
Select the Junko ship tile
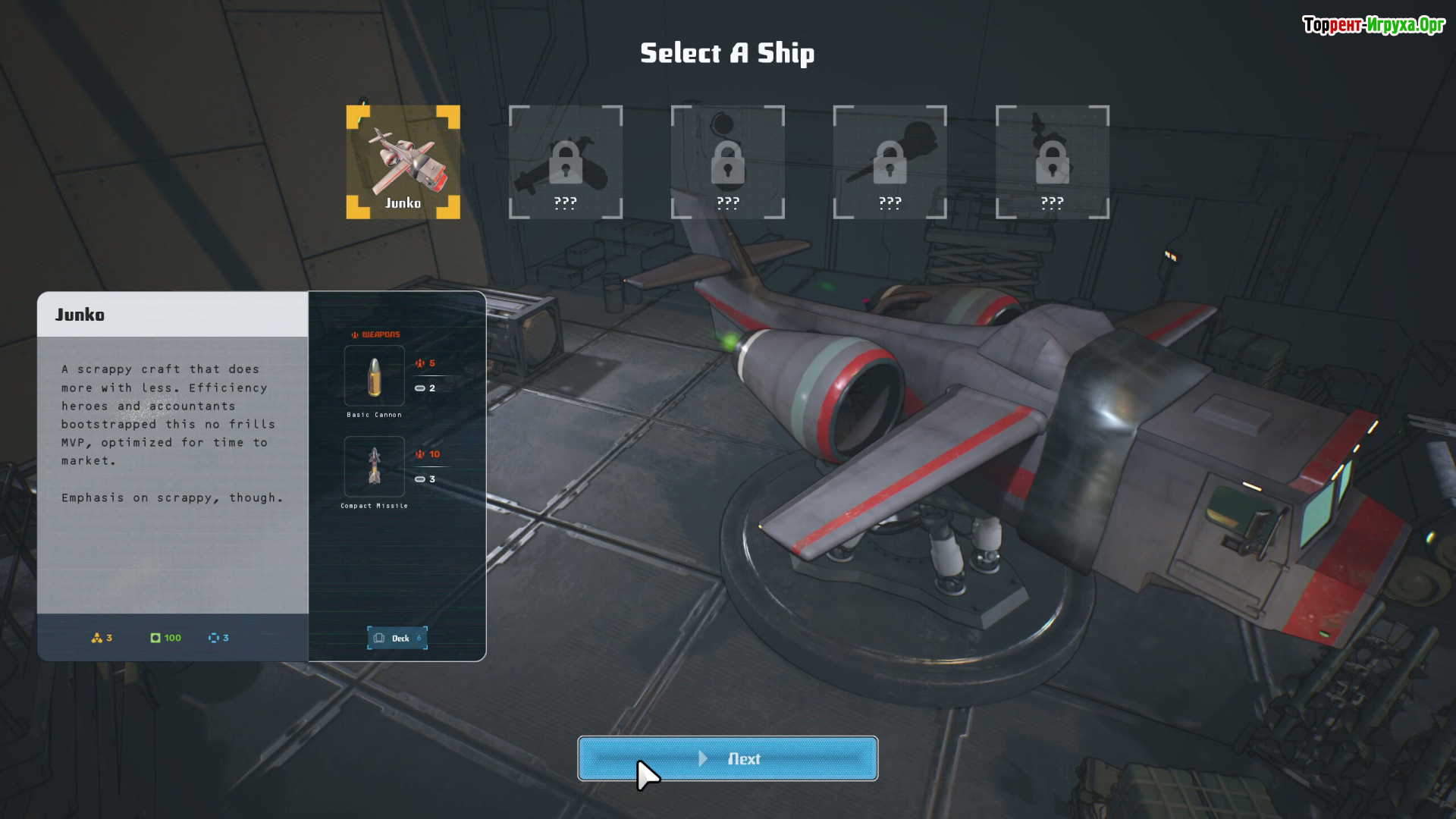point(403,162)
